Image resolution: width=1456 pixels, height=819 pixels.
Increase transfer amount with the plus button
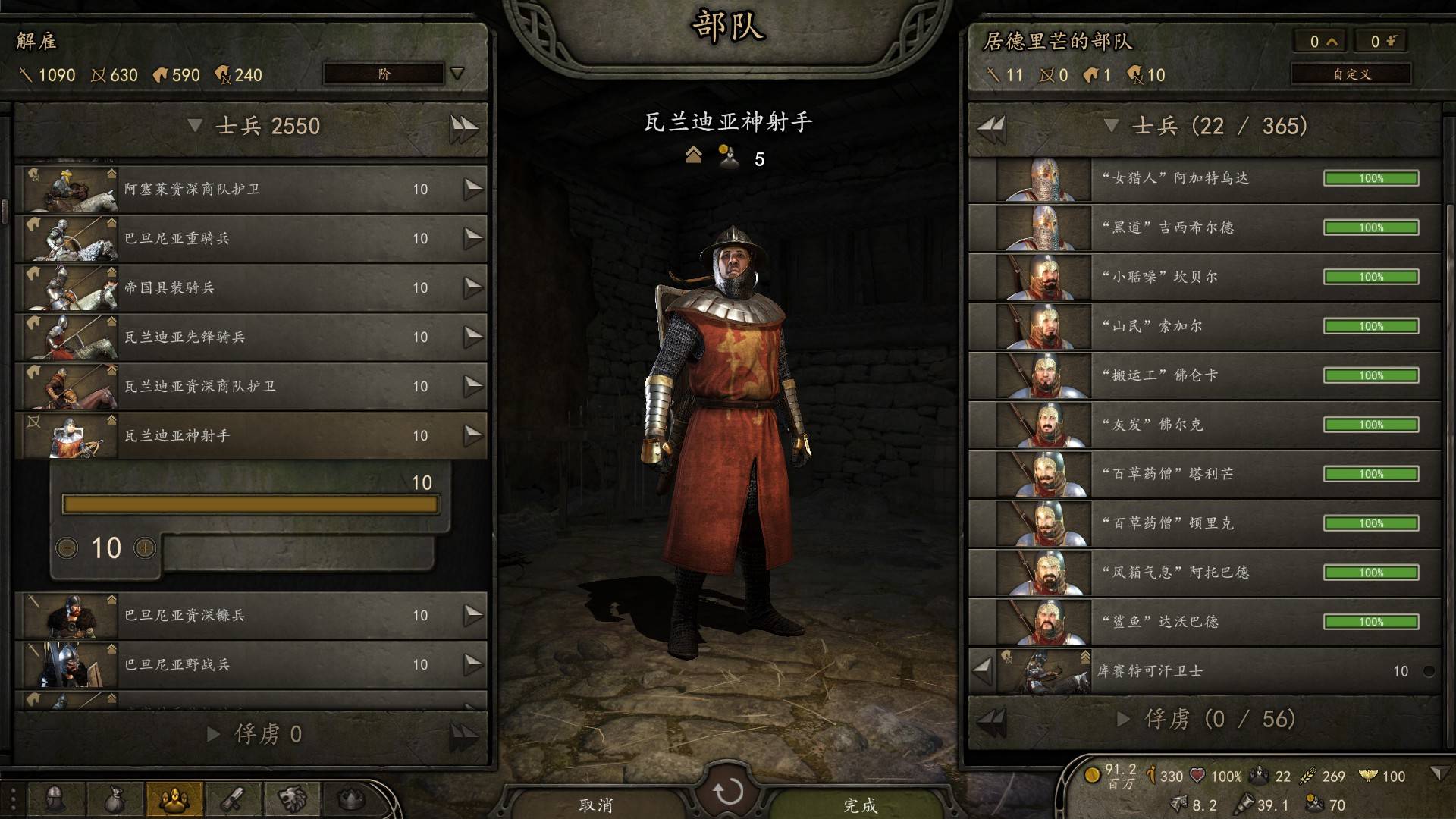click(144, 548)
